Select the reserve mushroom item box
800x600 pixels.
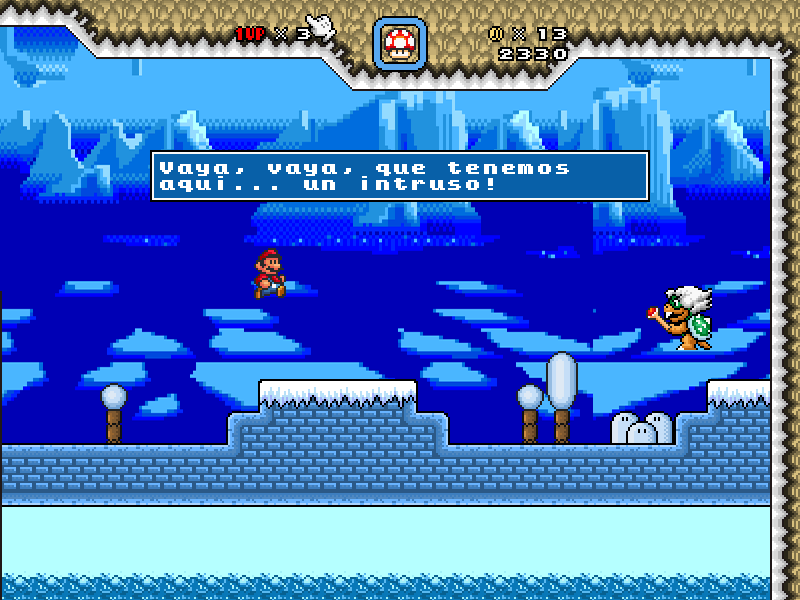coord(401,42)
